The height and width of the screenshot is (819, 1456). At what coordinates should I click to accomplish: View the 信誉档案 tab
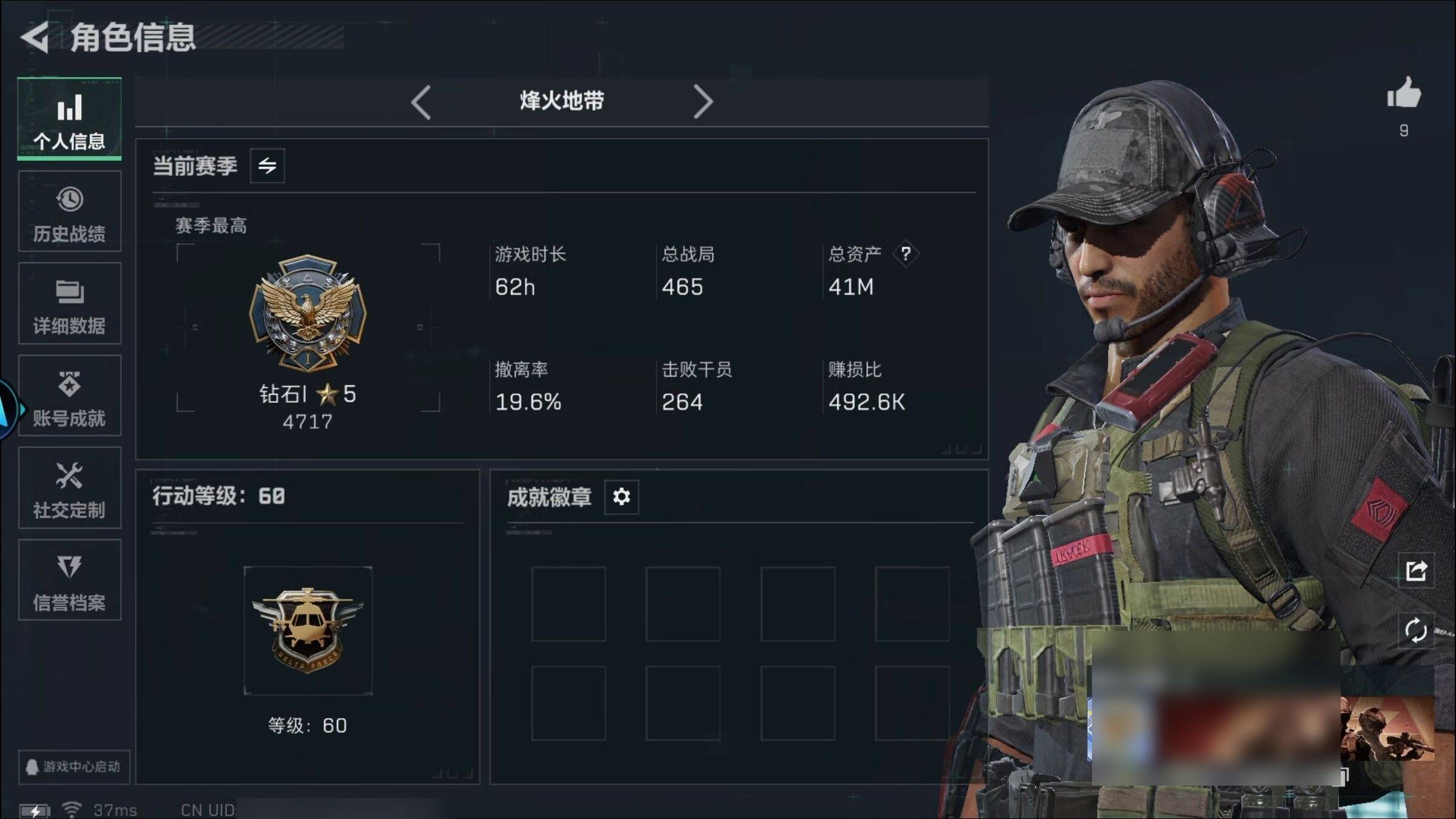point(69,581)
